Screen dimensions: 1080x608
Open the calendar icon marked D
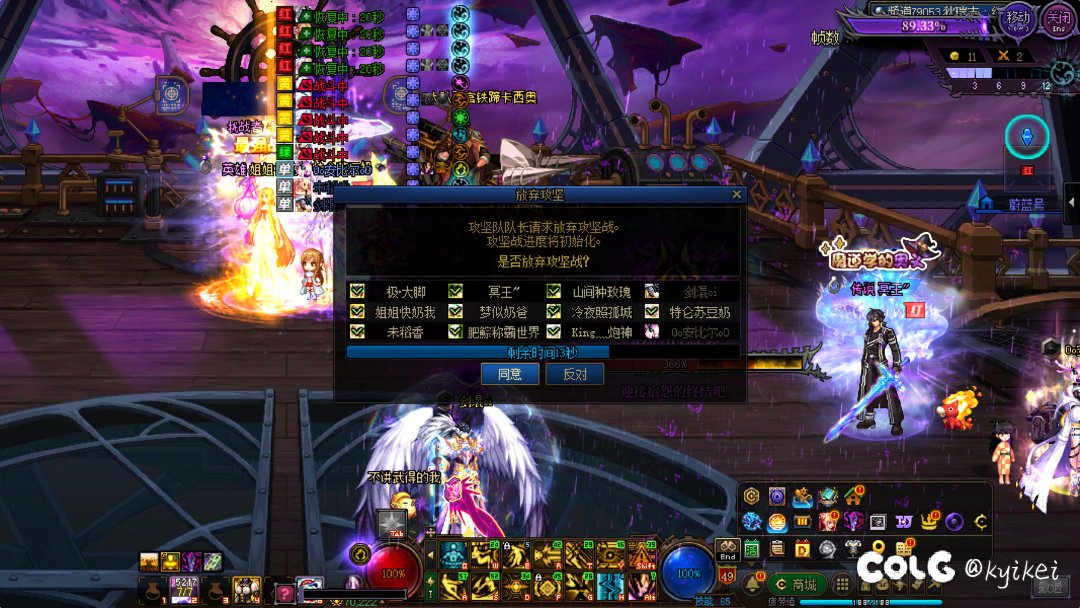coord(802,548)
